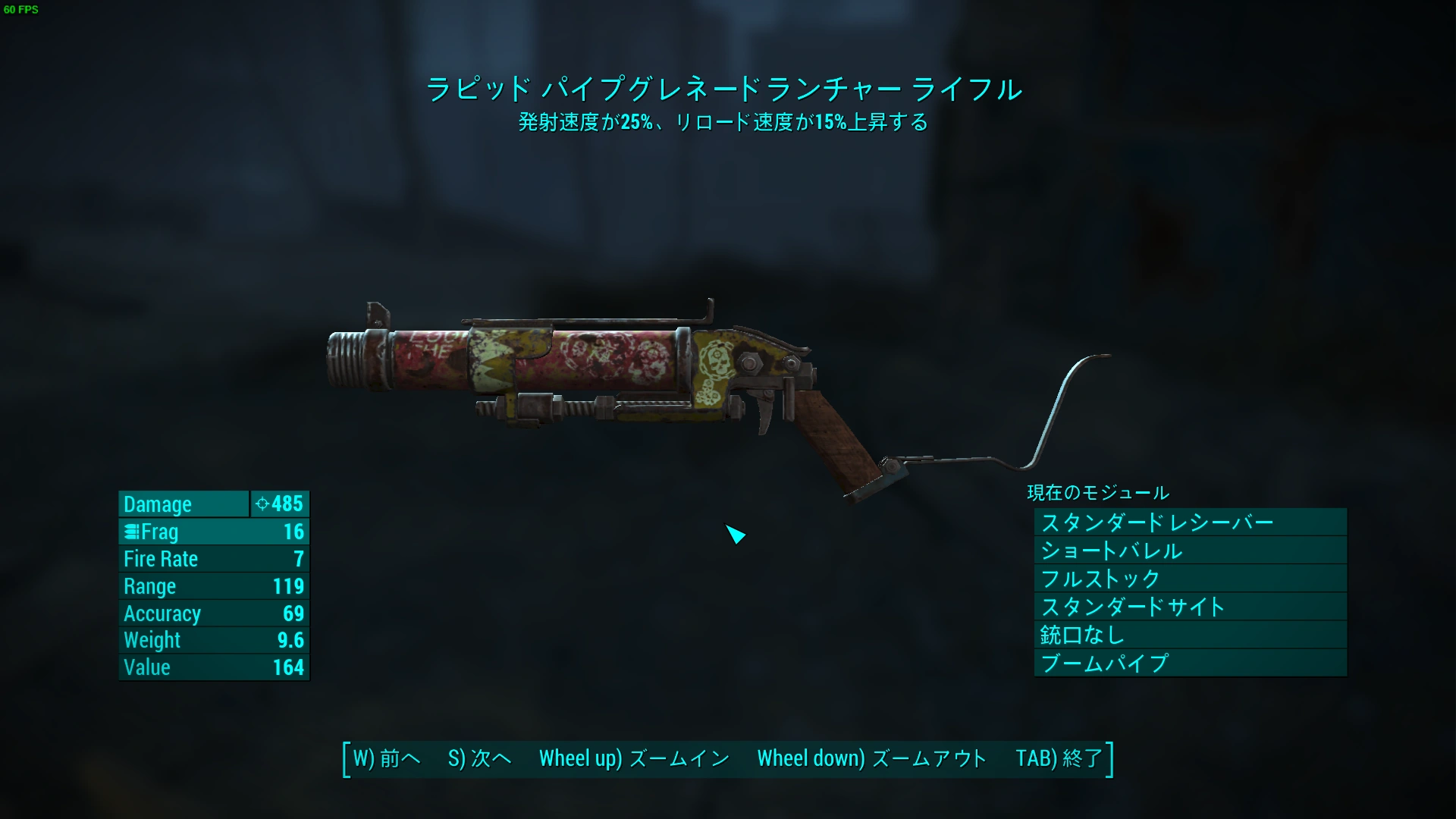This screenshot has height=819, width=1456.
Task: Click the Accuracy stat value 69
Action: click(293, 613)
